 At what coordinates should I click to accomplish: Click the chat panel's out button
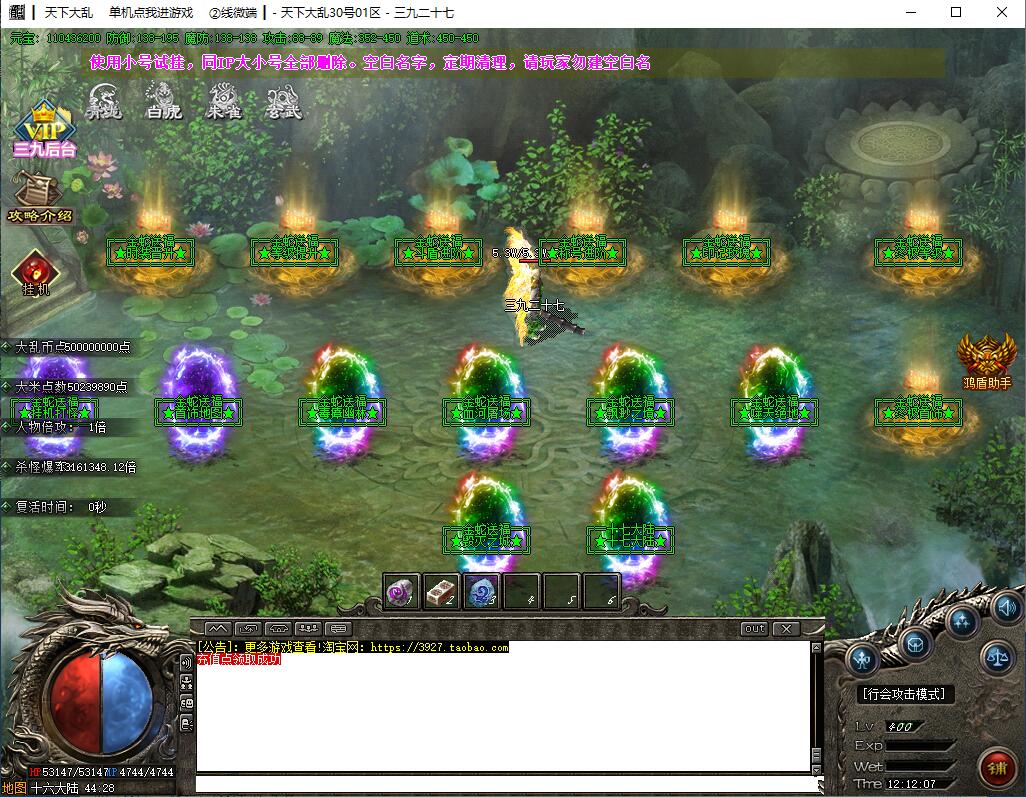pyautogui.click(x=754, y=629)
